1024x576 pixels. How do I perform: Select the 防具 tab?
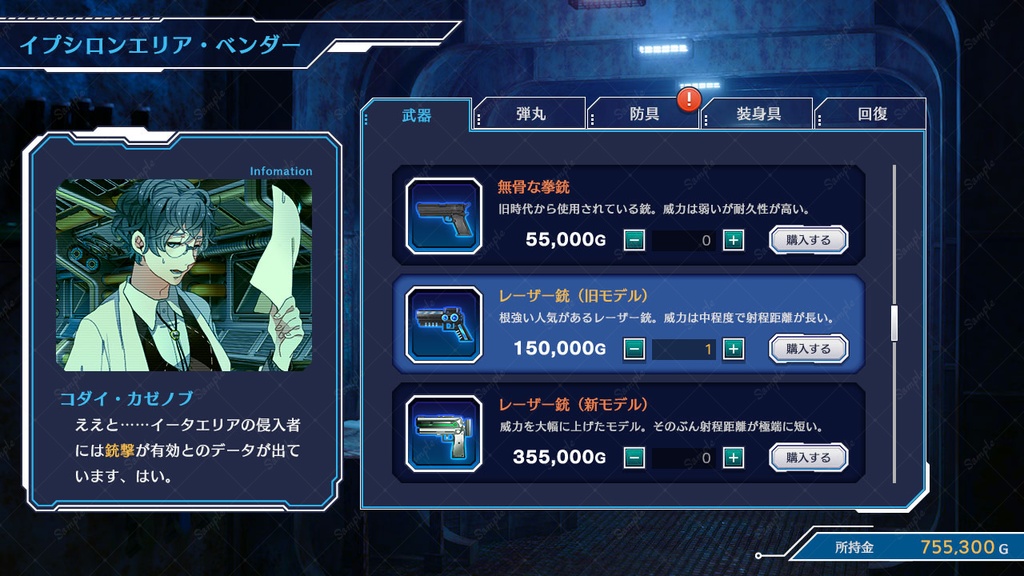(644, 114)
